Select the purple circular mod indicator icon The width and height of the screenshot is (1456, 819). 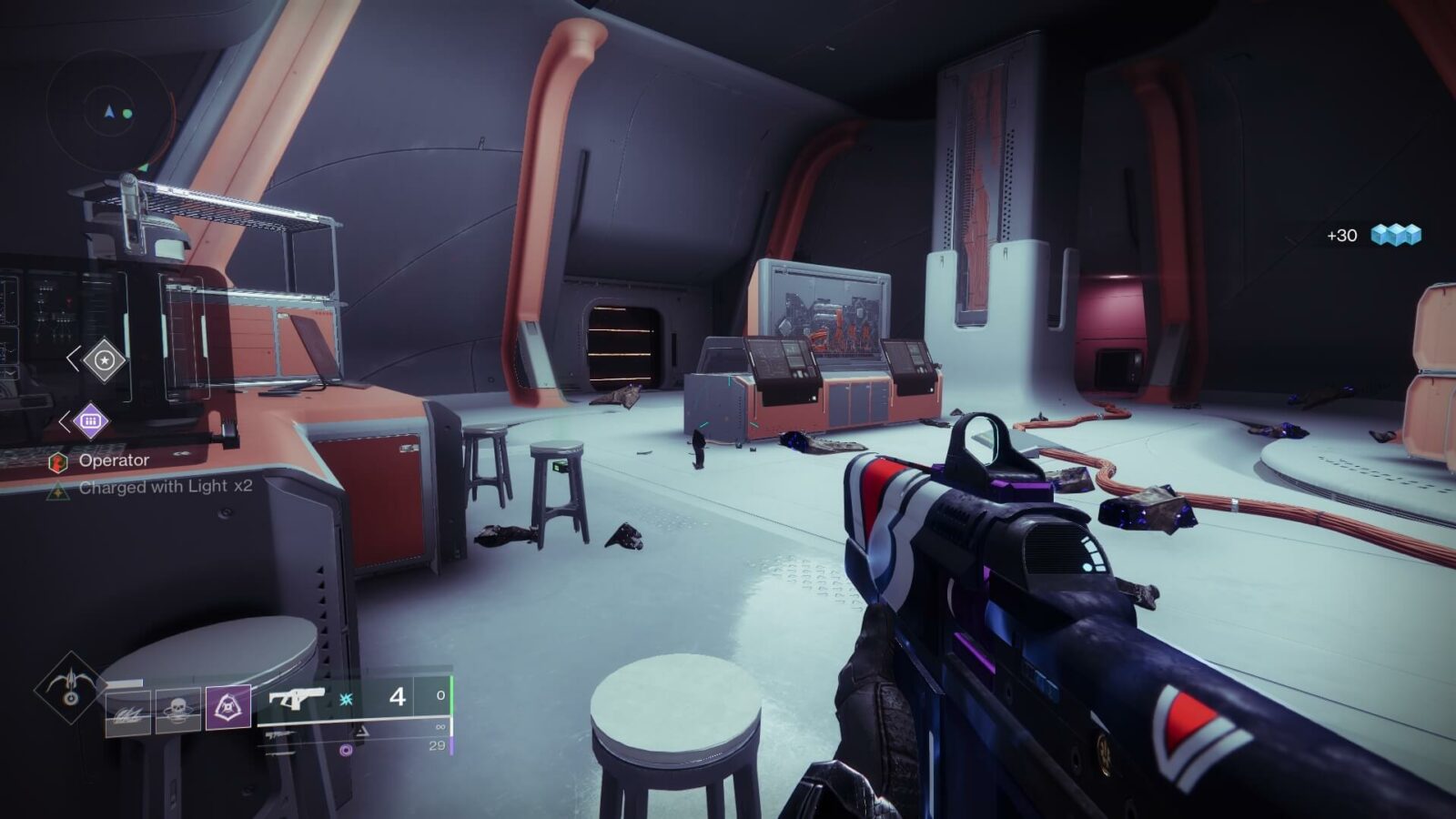[345, 750]
